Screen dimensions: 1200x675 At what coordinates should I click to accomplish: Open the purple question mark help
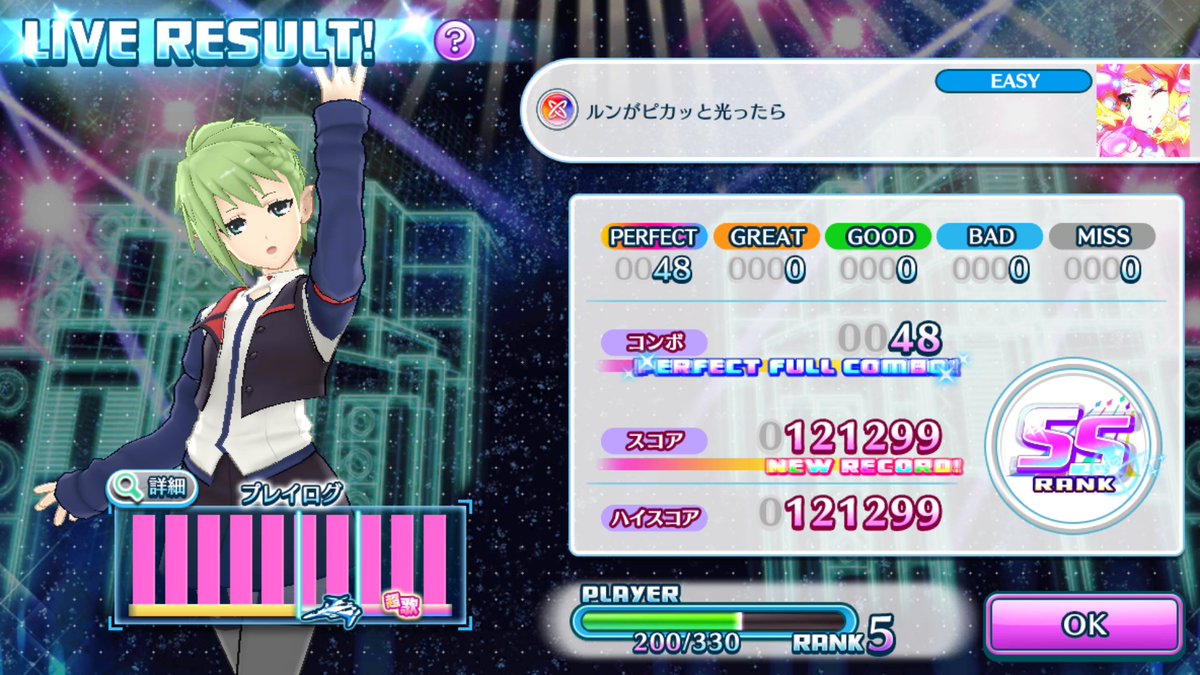pos(454,41)
